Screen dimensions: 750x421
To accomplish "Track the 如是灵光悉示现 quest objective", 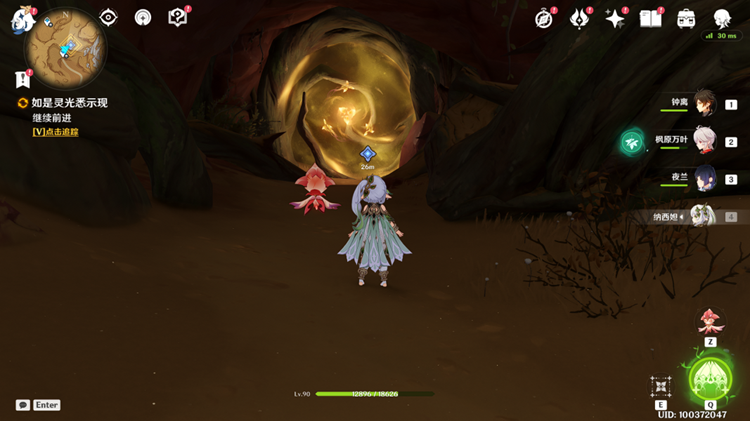I will (x=55, y=131).
